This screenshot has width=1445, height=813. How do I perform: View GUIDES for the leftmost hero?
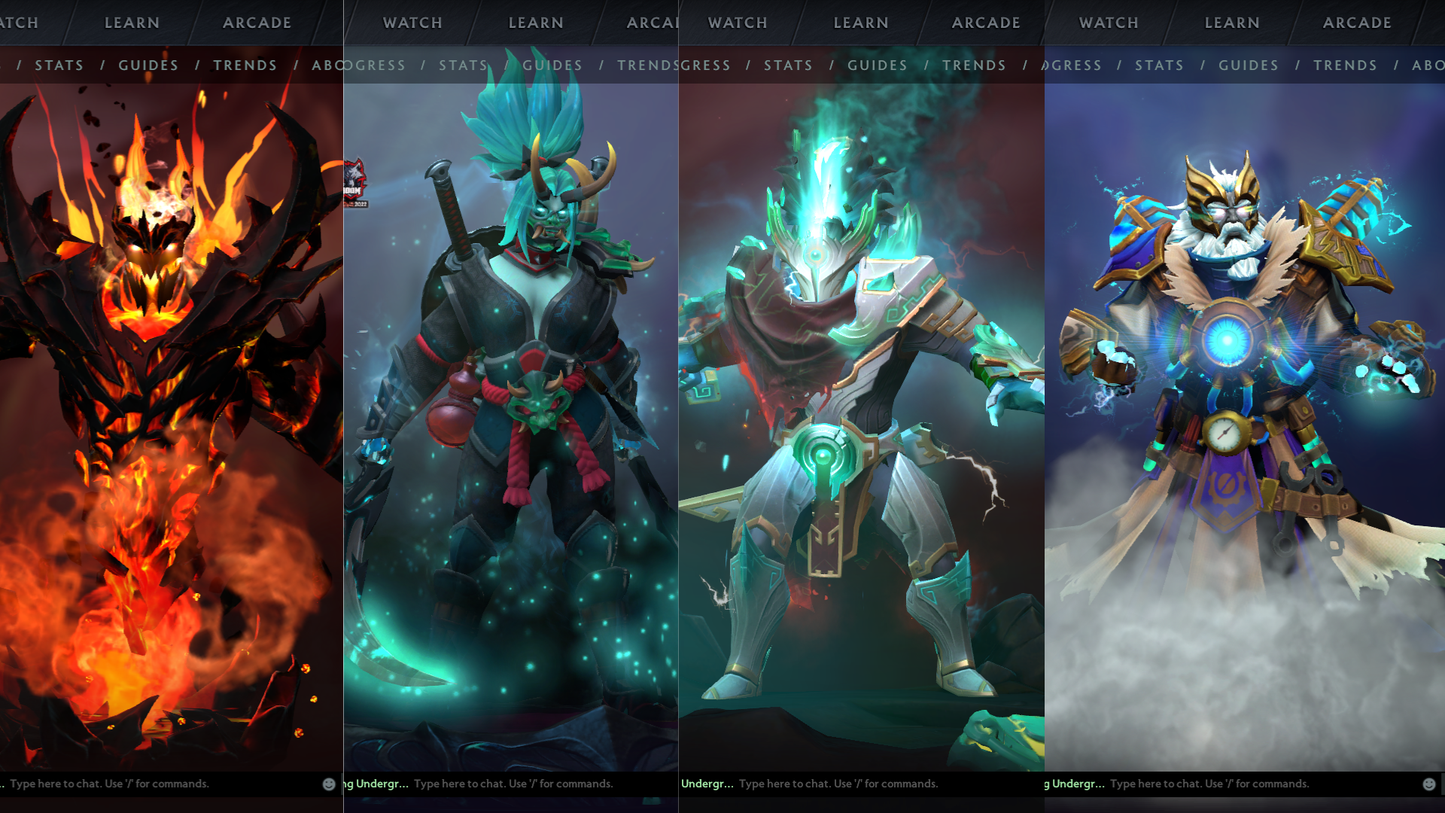point(148,65)
